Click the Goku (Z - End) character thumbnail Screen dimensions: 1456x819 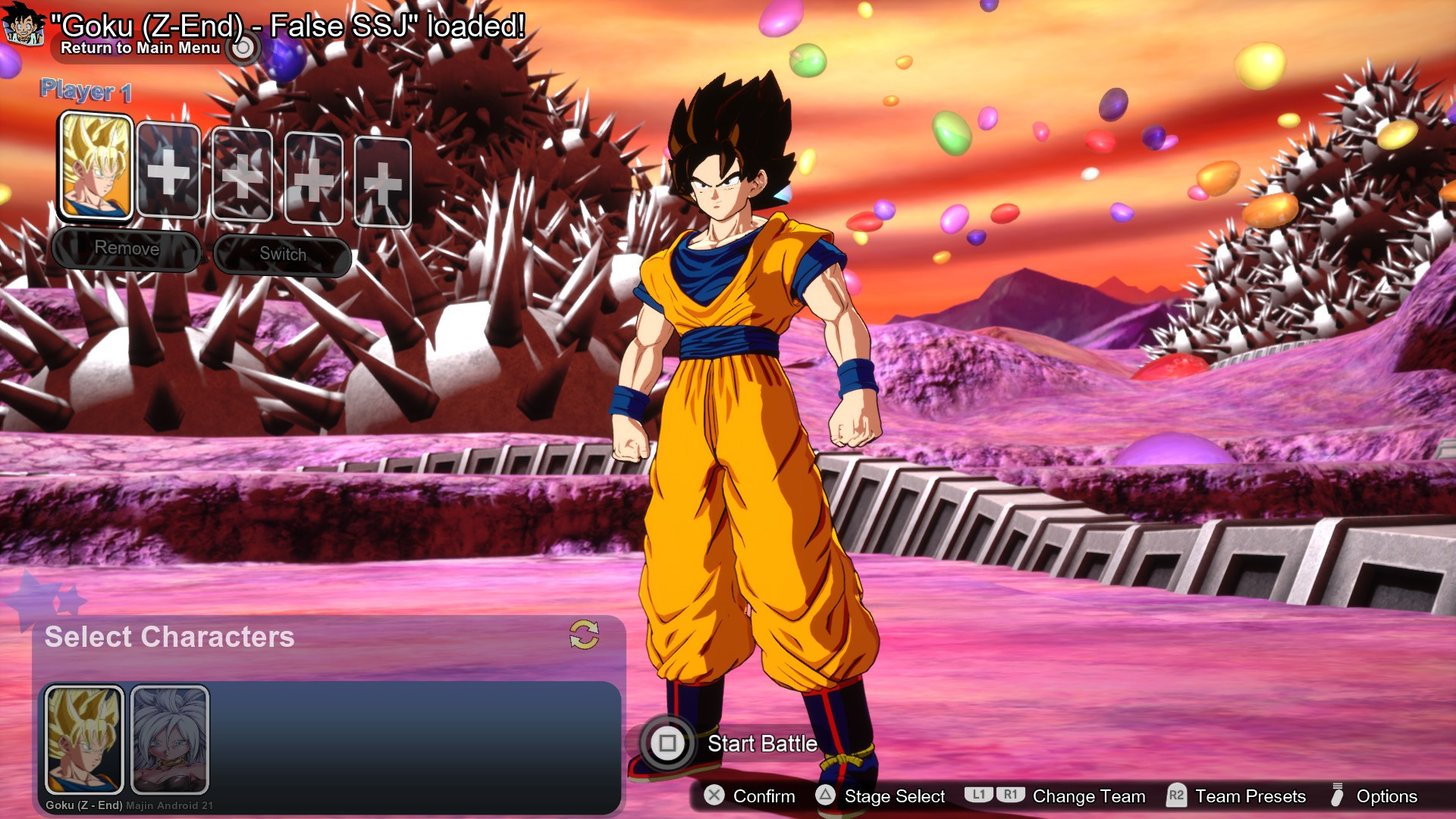83,739
